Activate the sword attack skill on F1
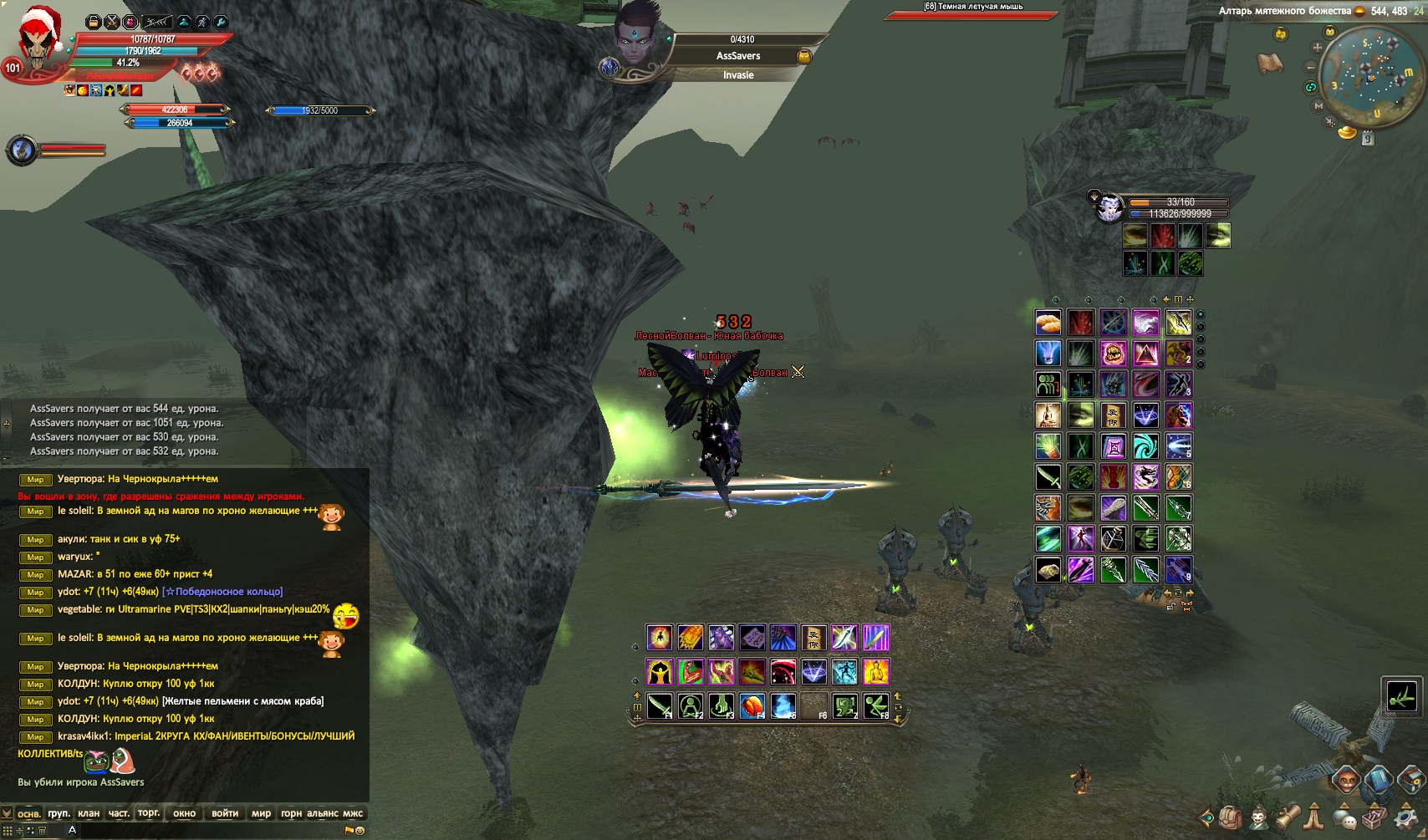Screen dimensions: 1428x840 point(659,706)
